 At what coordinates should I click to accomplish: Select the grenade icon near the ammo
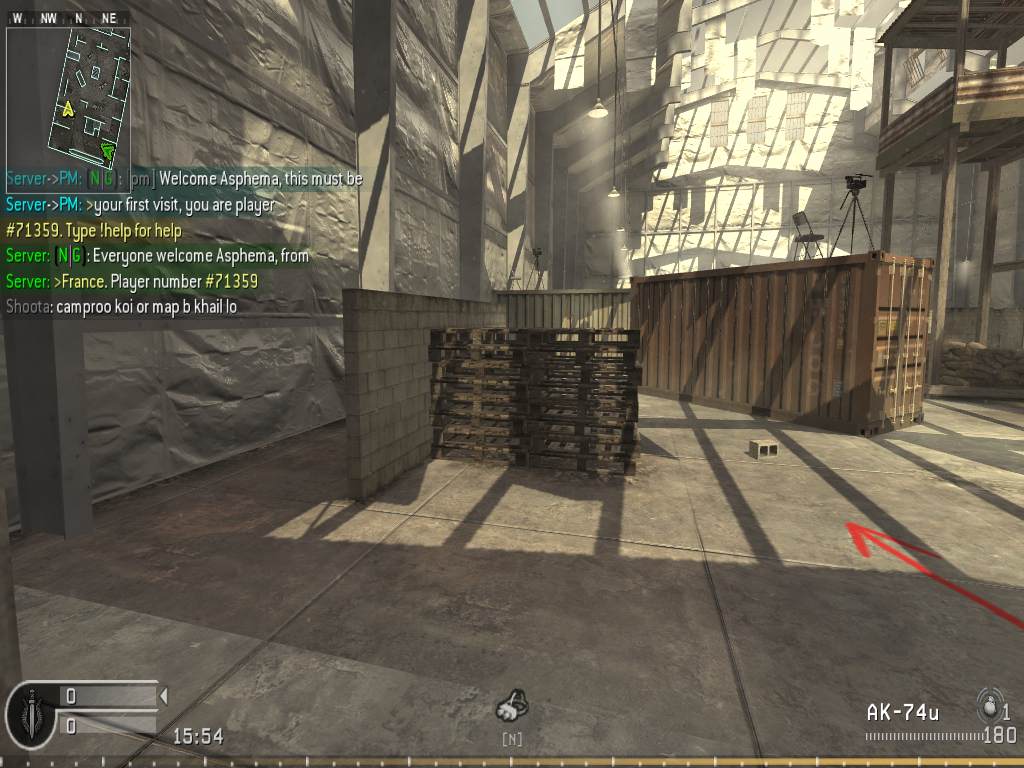[x=990, y=703]
